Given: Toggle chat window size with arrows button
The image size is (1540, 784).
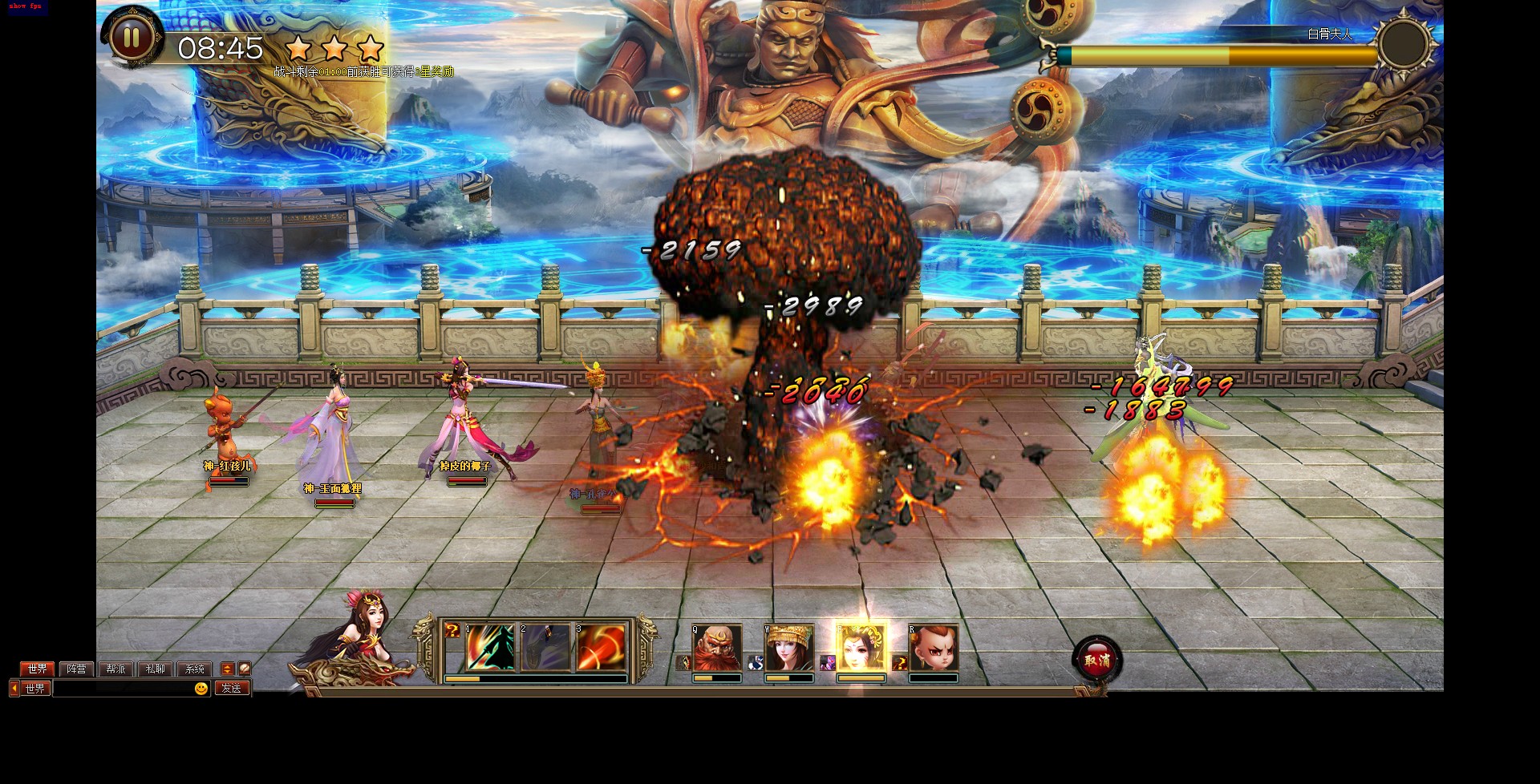Looking at the screenshot, I should pyautogui.click(x=227, y=669).
